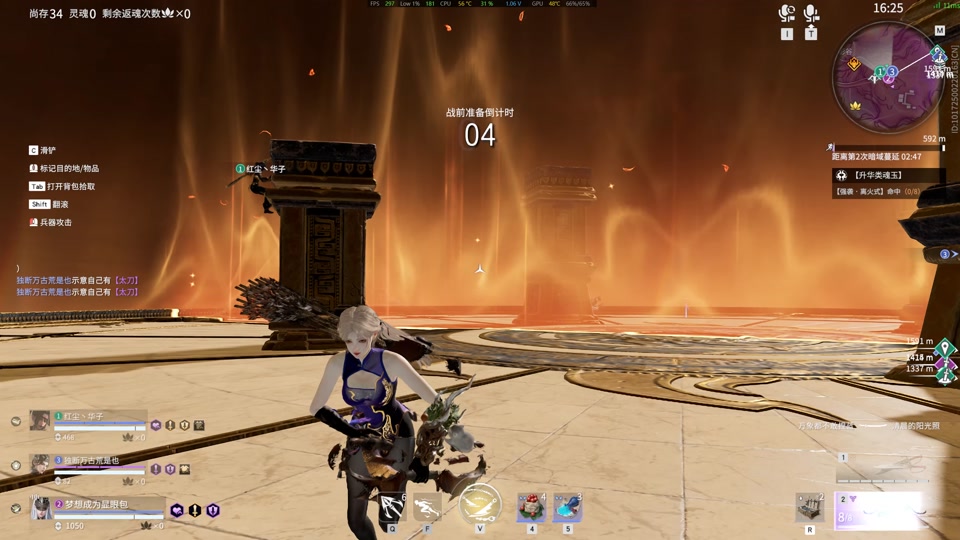This screenshot has height=540, width=960.
Task: Select teammate 红尘丶华子 portrait
Action: pos(40,421)
